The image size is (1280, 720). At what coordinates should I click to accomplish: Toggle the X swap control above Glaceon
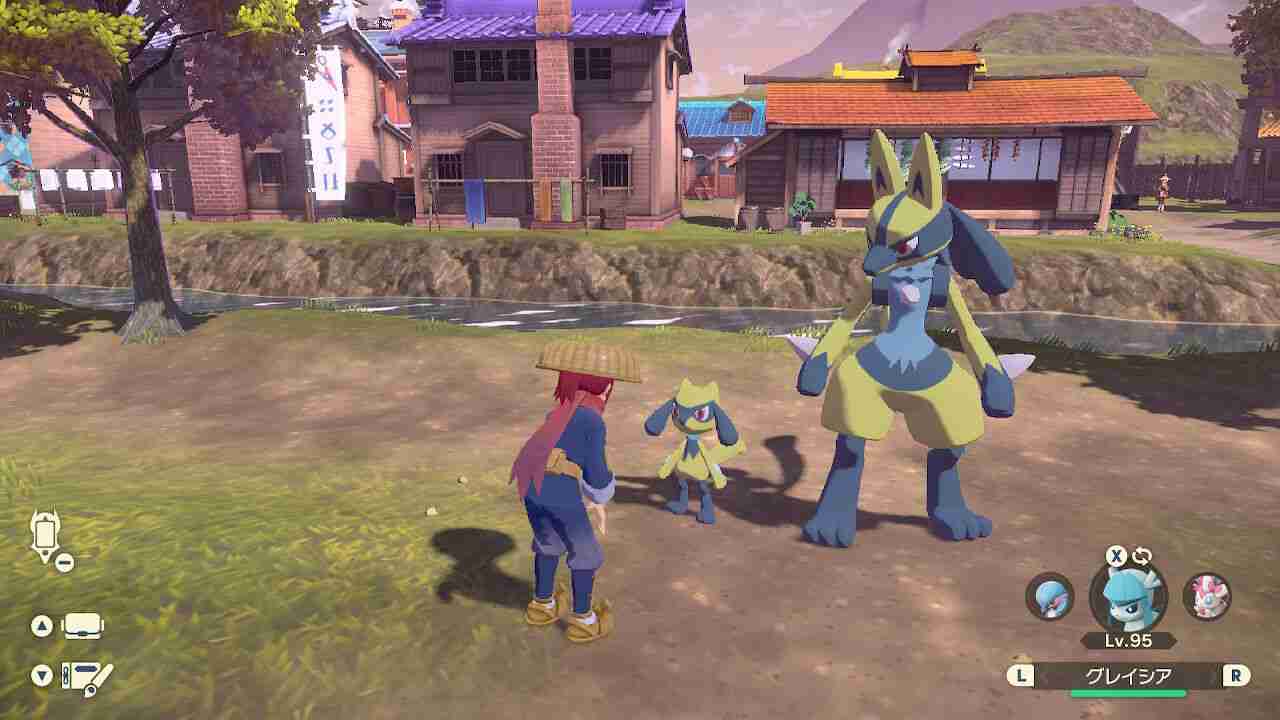(x=1116, y=556)
